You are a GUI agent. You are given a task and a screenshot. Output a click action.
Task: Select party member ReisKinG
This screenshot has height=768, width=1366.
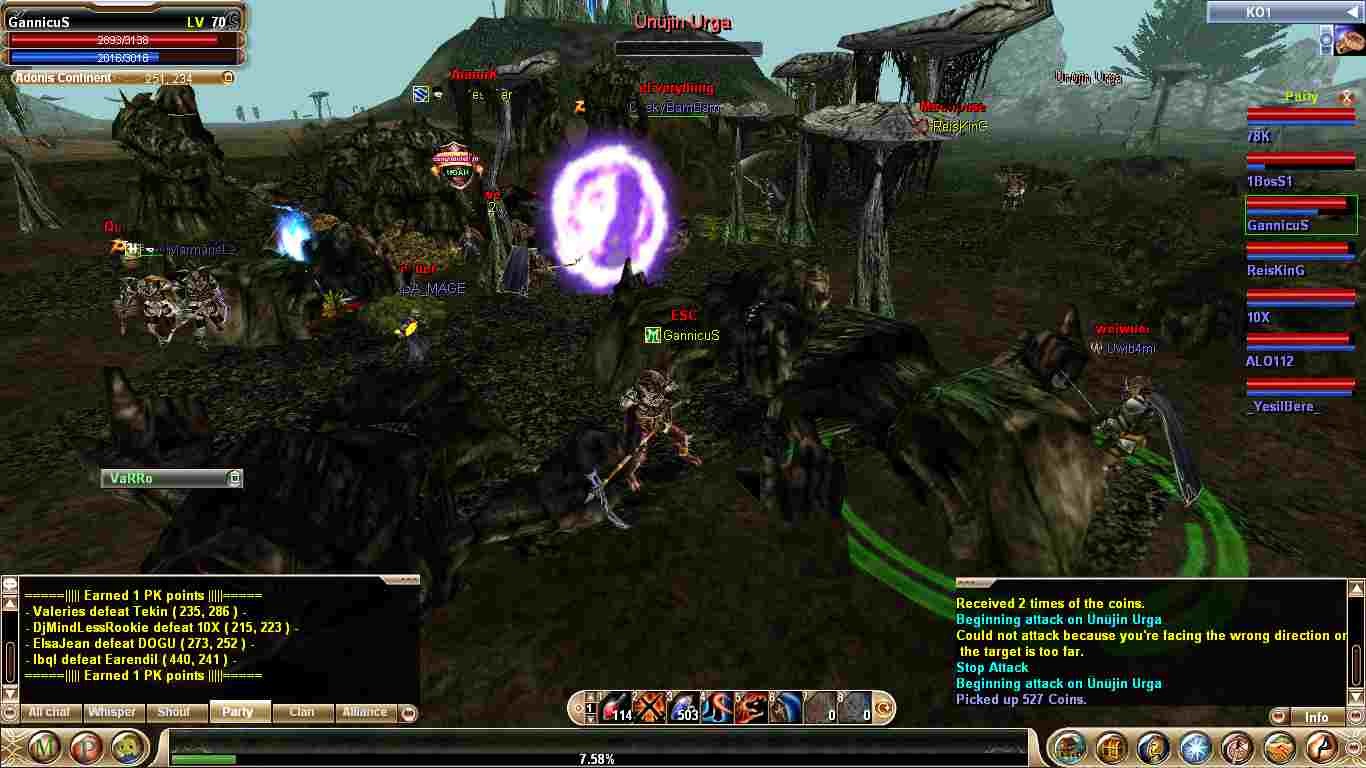click(1275, 270)
